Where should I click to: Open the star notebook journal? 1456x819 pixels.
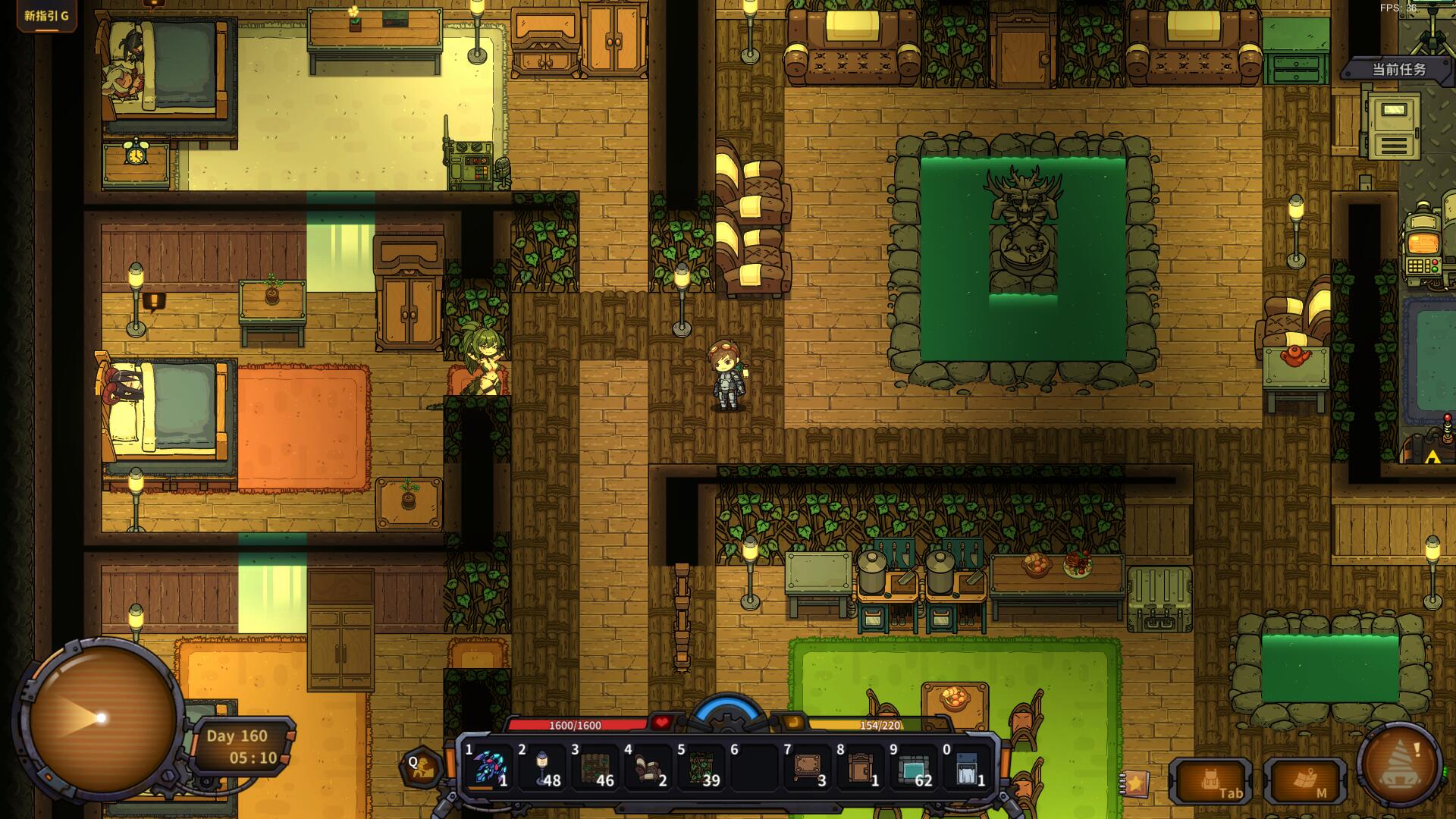[x=1135, y=782]
